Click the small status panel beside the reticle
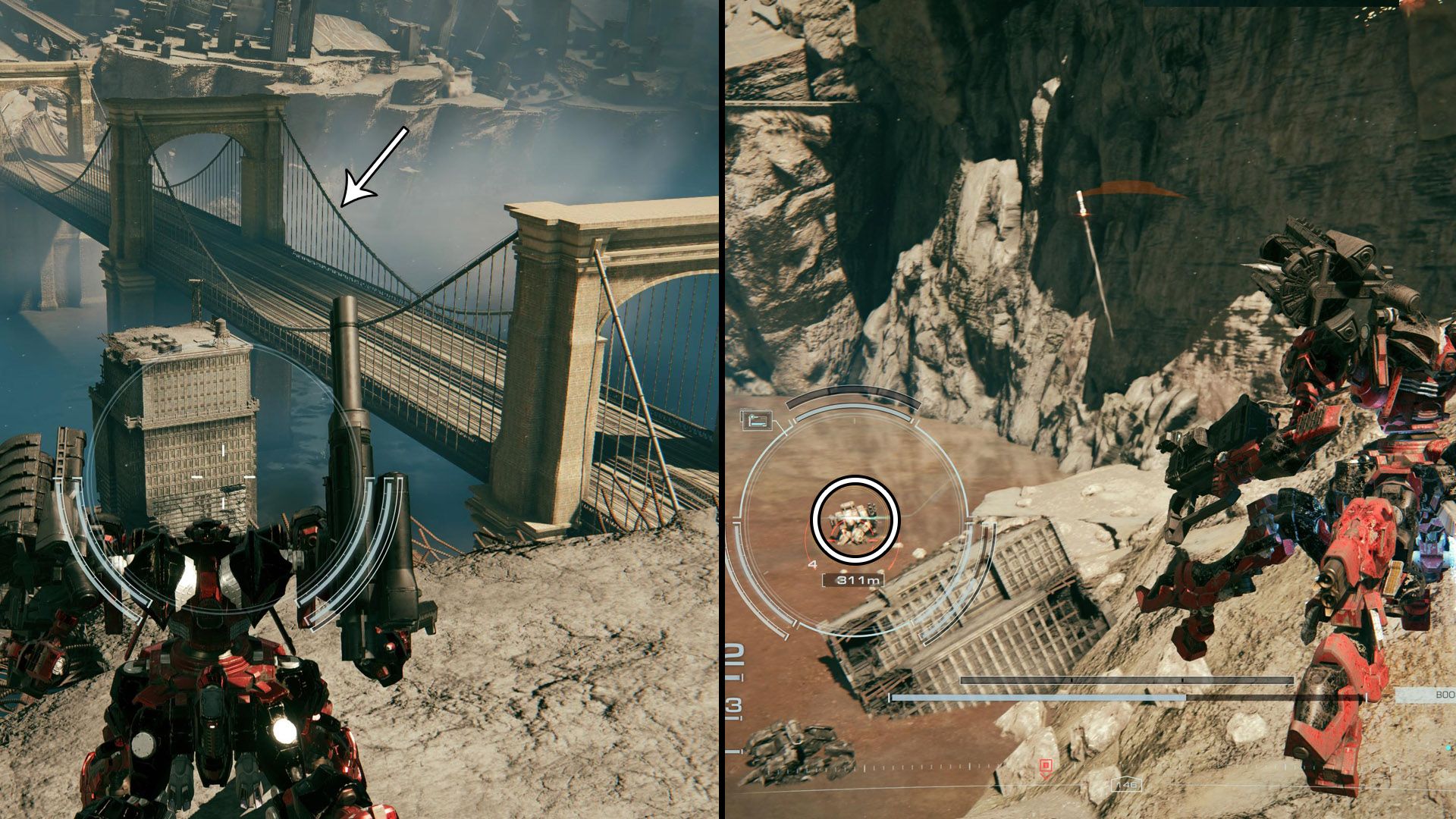Image resolution: width=1456 pixels, height=819 pixels. coord(757,419)
